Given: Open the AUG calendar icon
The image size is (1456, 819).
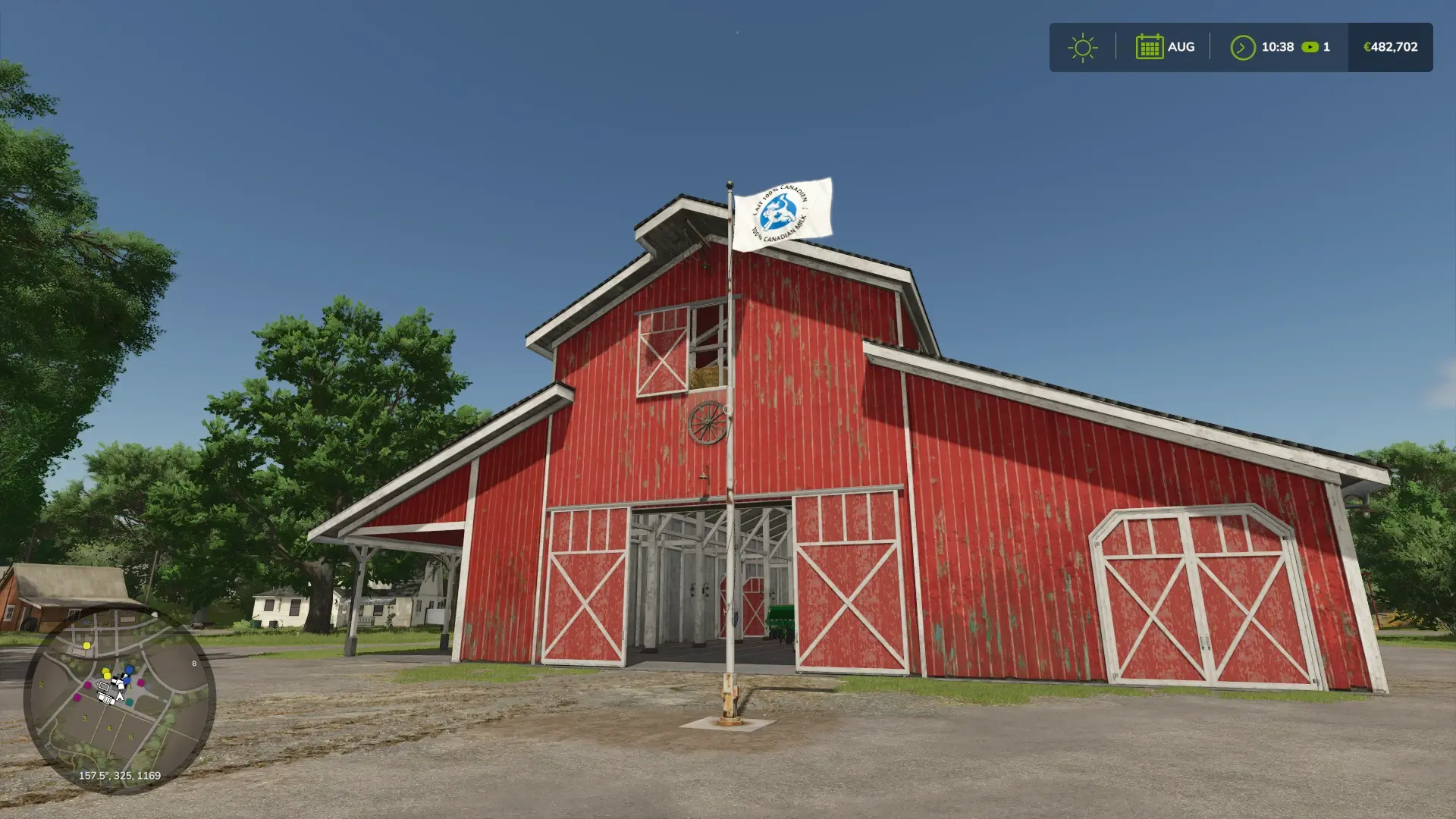Looking at the screenshot, I should 1150,46.
